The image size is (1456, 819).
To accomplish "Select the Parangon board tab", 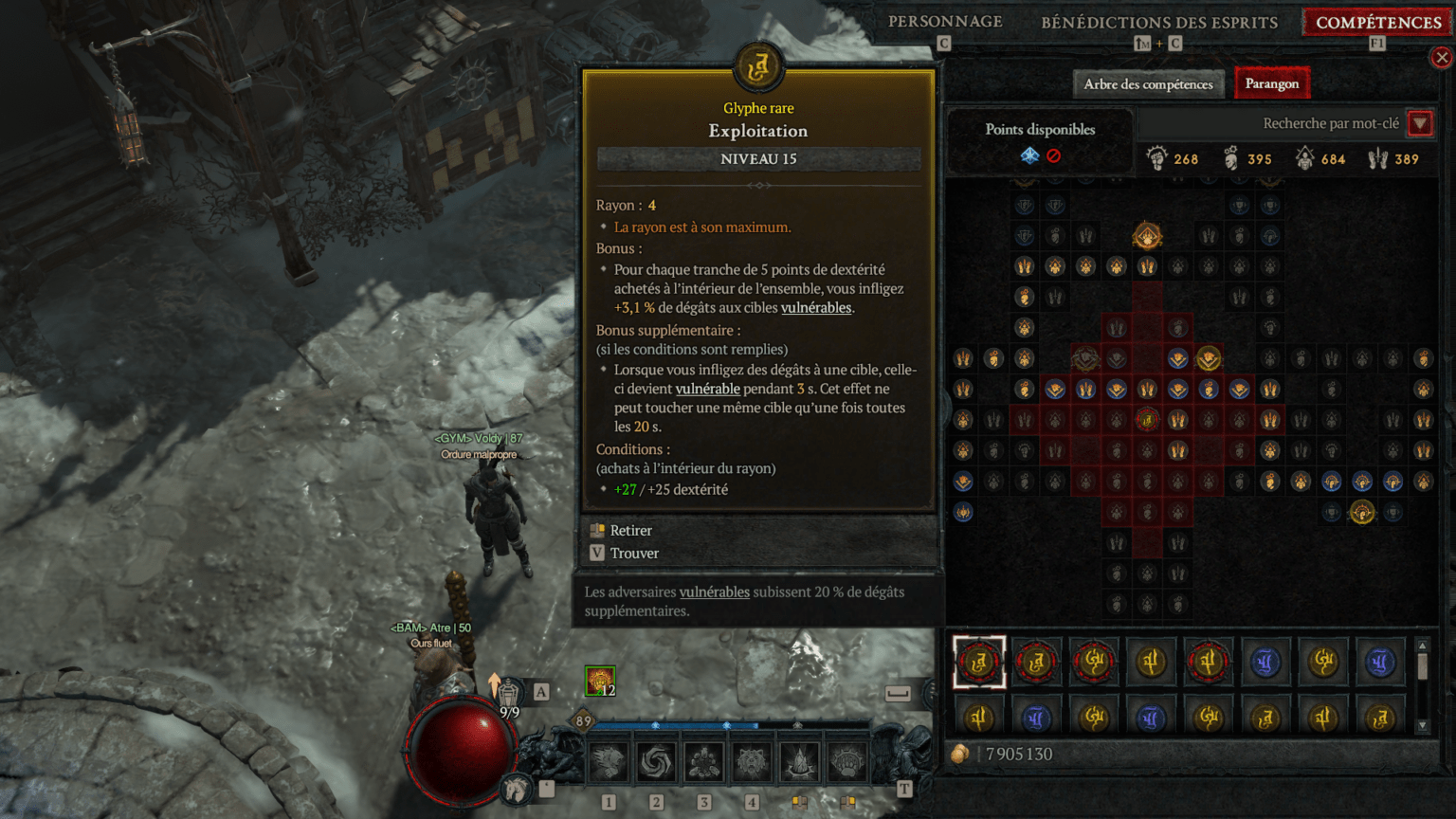I will 1271,84.
